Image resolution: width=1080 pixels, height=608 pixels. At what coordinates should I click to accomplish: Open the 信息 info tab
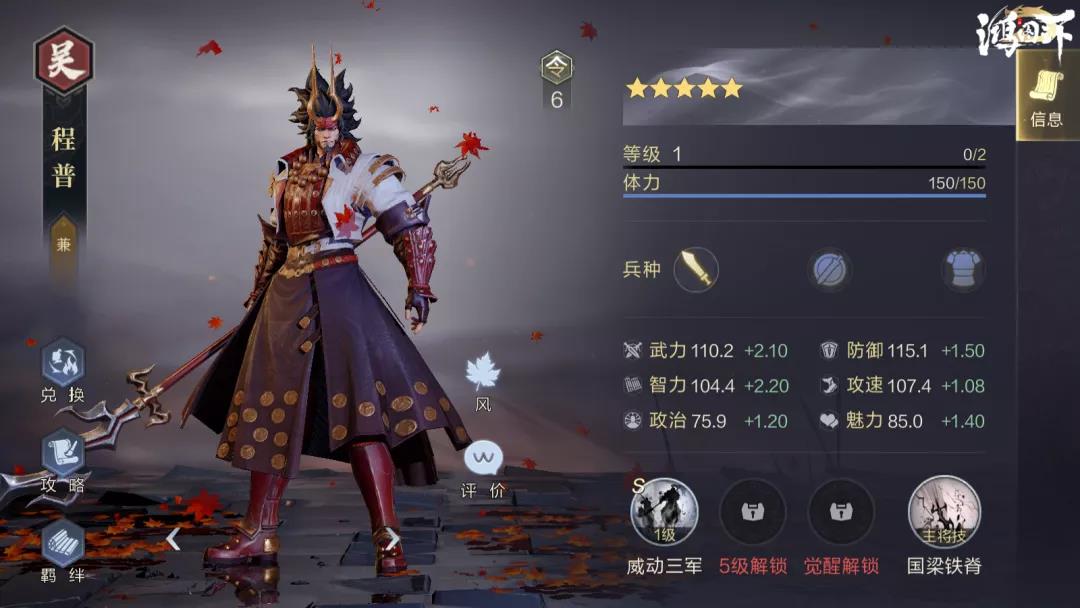[x=1046, y=96]
